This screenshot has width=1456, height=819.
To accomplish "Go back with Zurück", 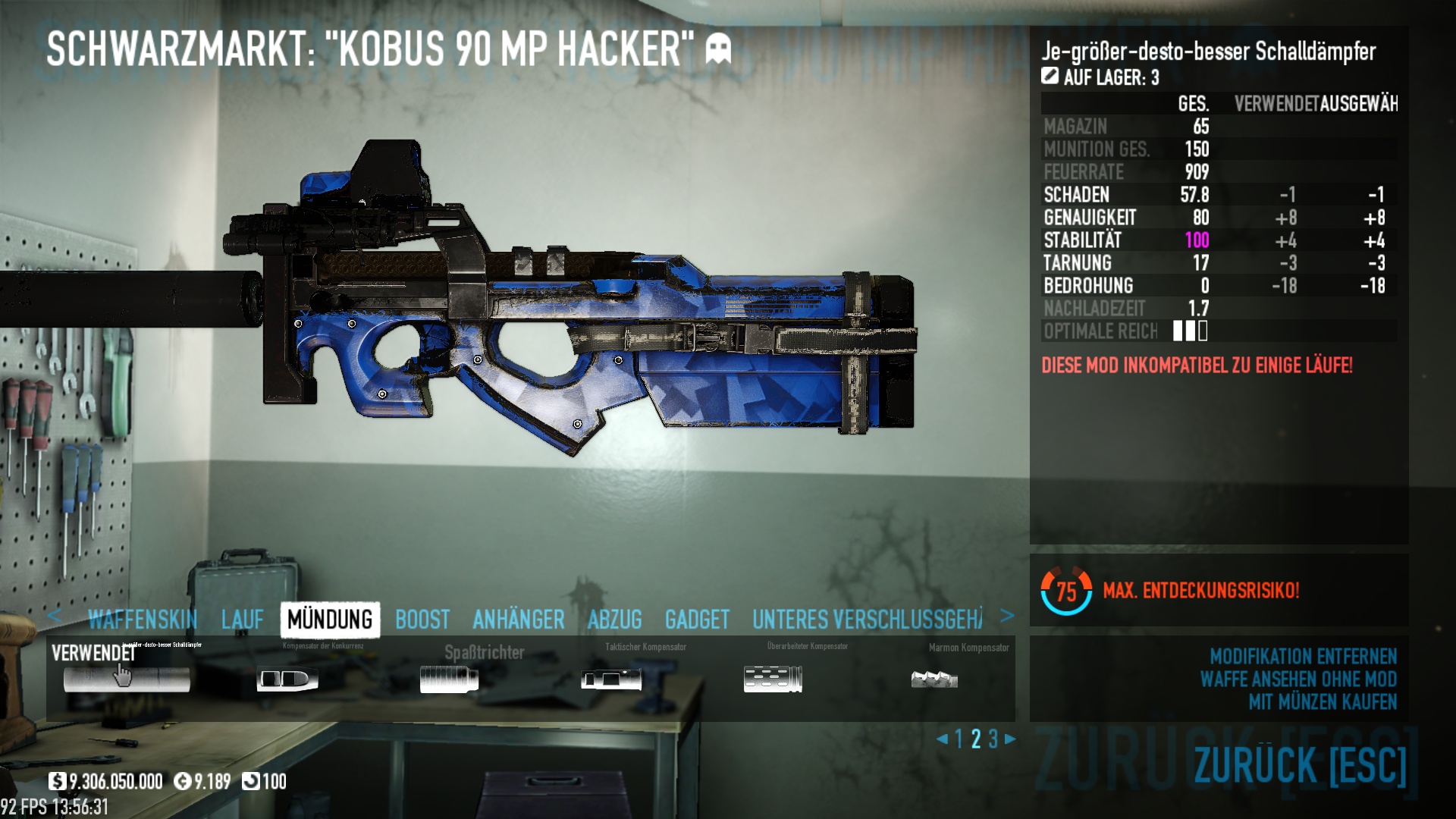I will (x=1300, y=764).
